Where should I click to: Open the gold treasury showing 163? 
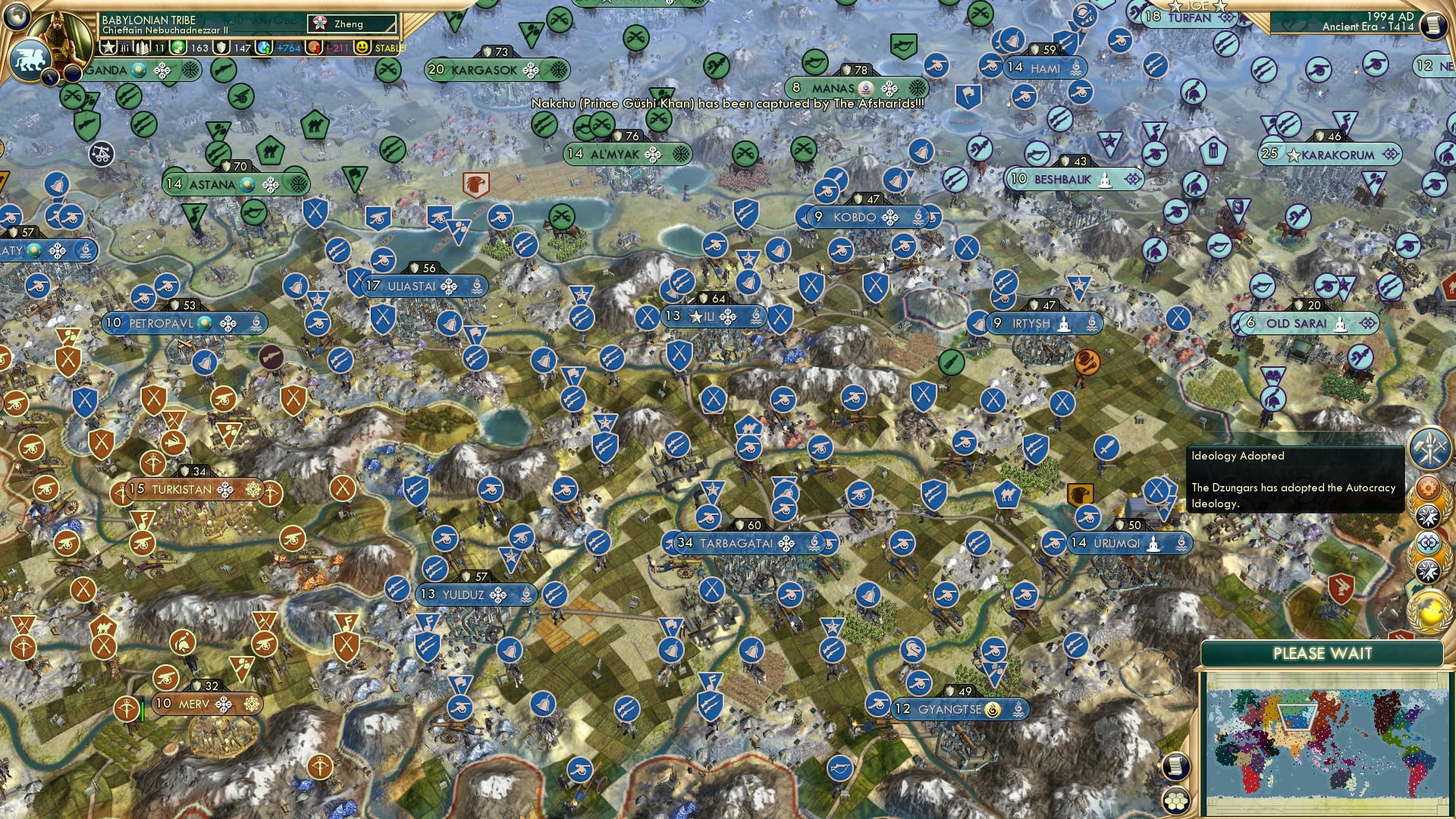point(182,49)
